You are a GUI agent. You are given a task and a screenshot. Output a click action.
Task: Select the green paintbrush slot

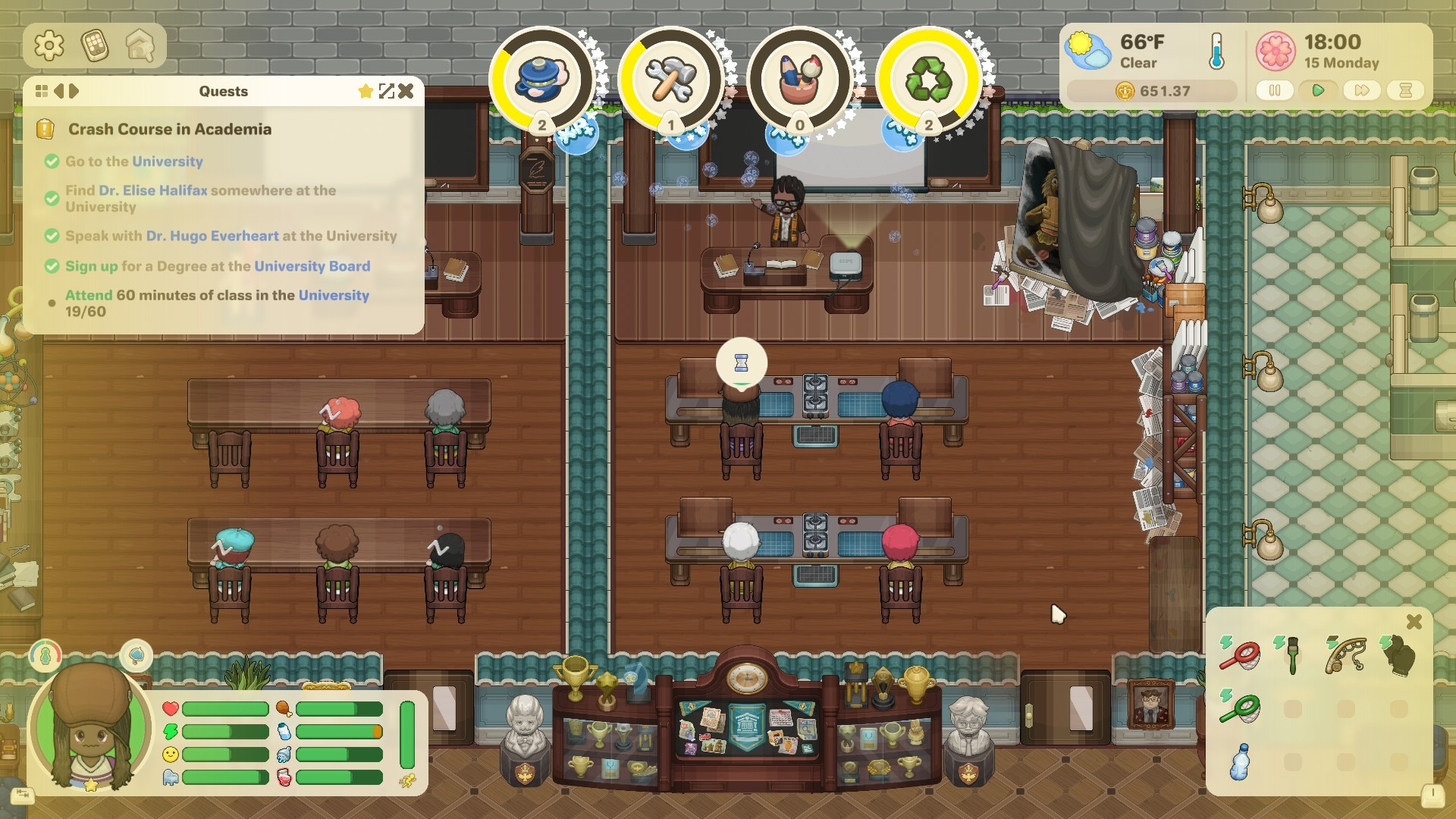click(1292, 654)
